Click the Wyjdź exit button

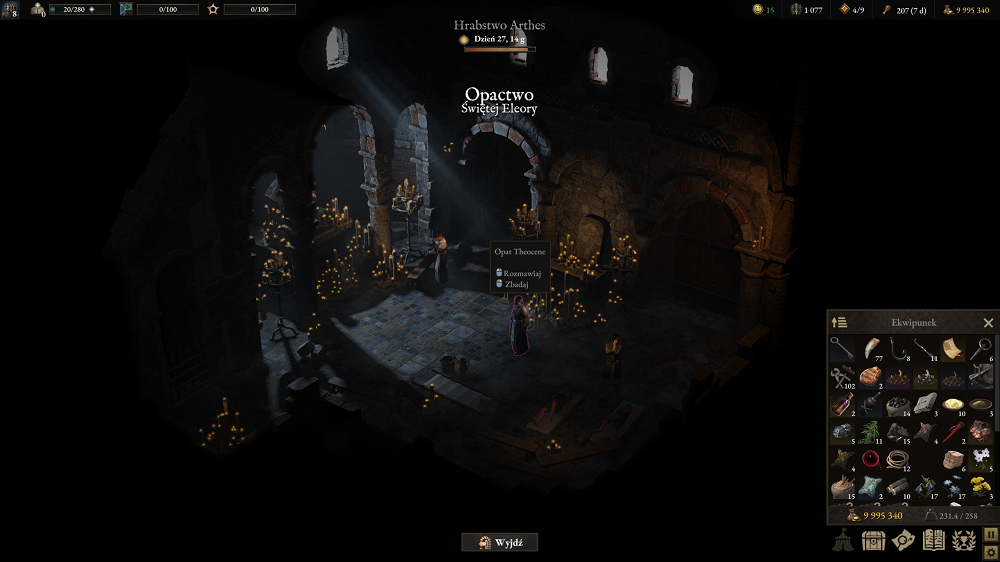coord(499,542)
